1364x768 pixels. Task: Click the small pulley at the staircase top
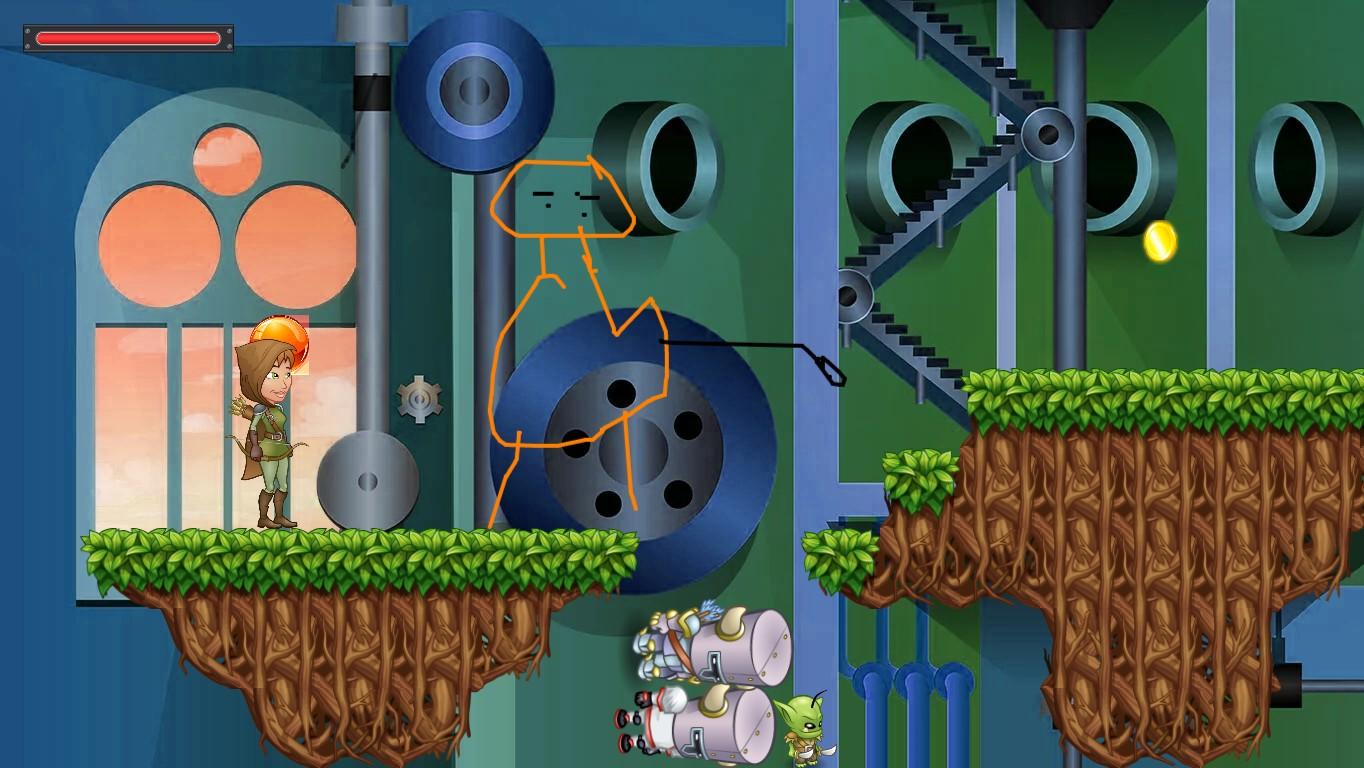[x=1048, y=135]
